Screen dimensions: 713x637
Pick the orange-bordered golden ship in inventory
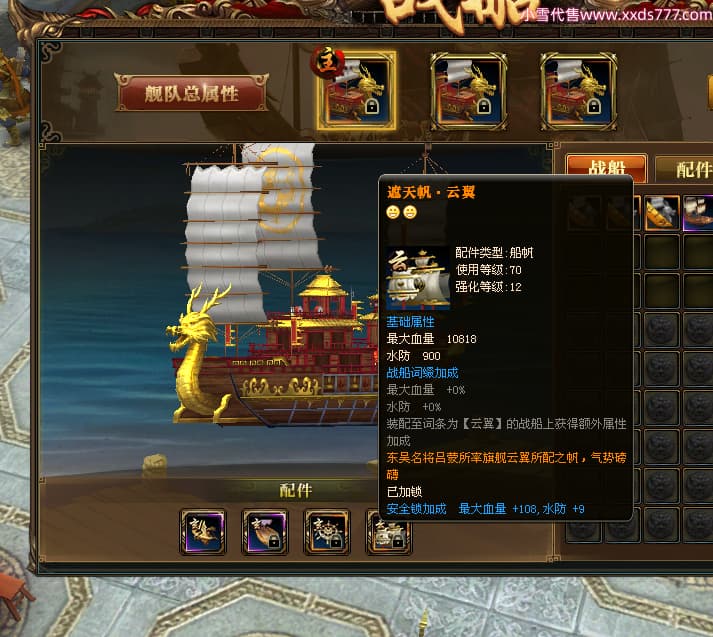click(x=661, y=213)
